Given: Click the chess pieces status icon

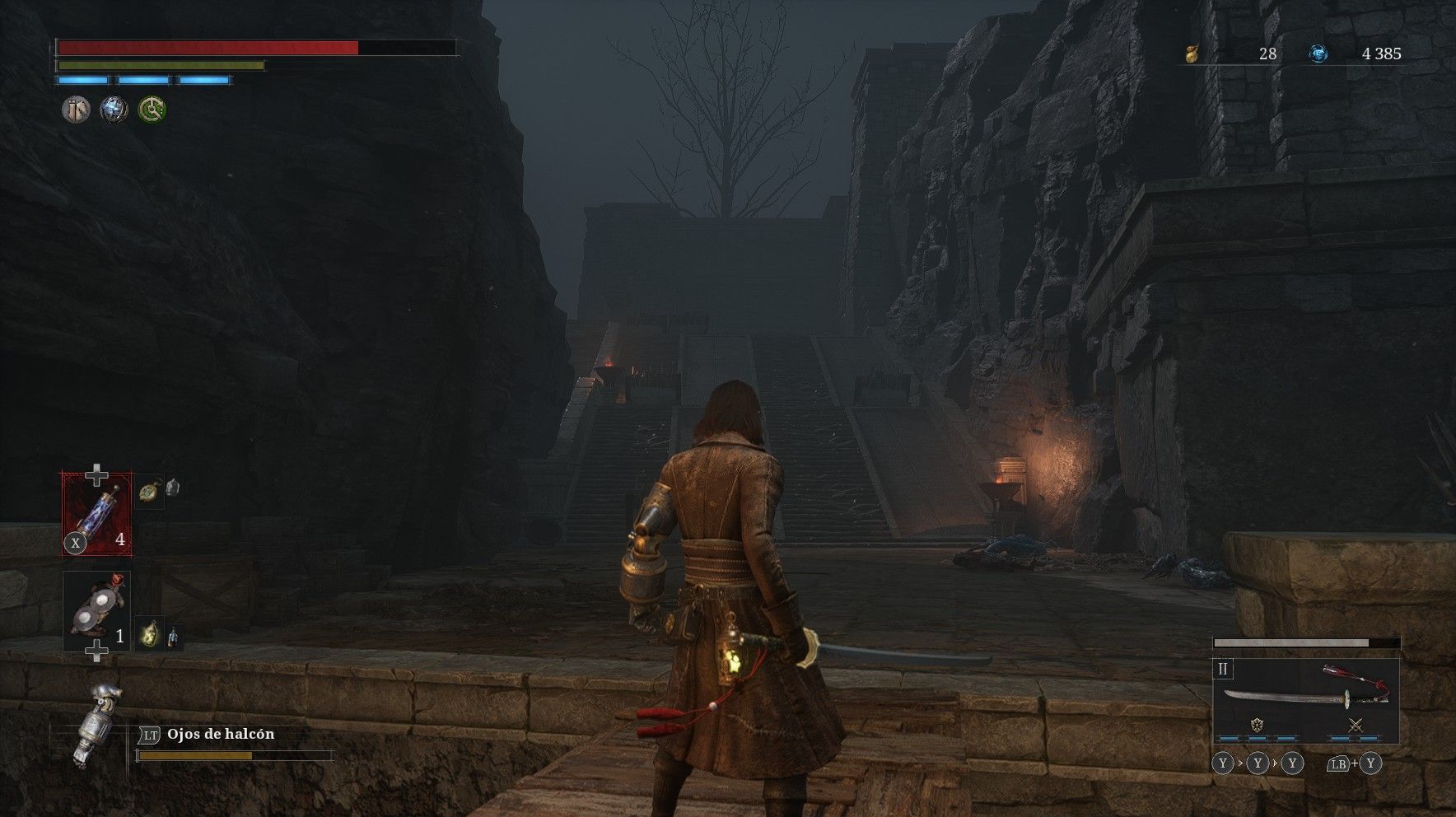Looking at the screenshot, I should [x=77, y=110].
